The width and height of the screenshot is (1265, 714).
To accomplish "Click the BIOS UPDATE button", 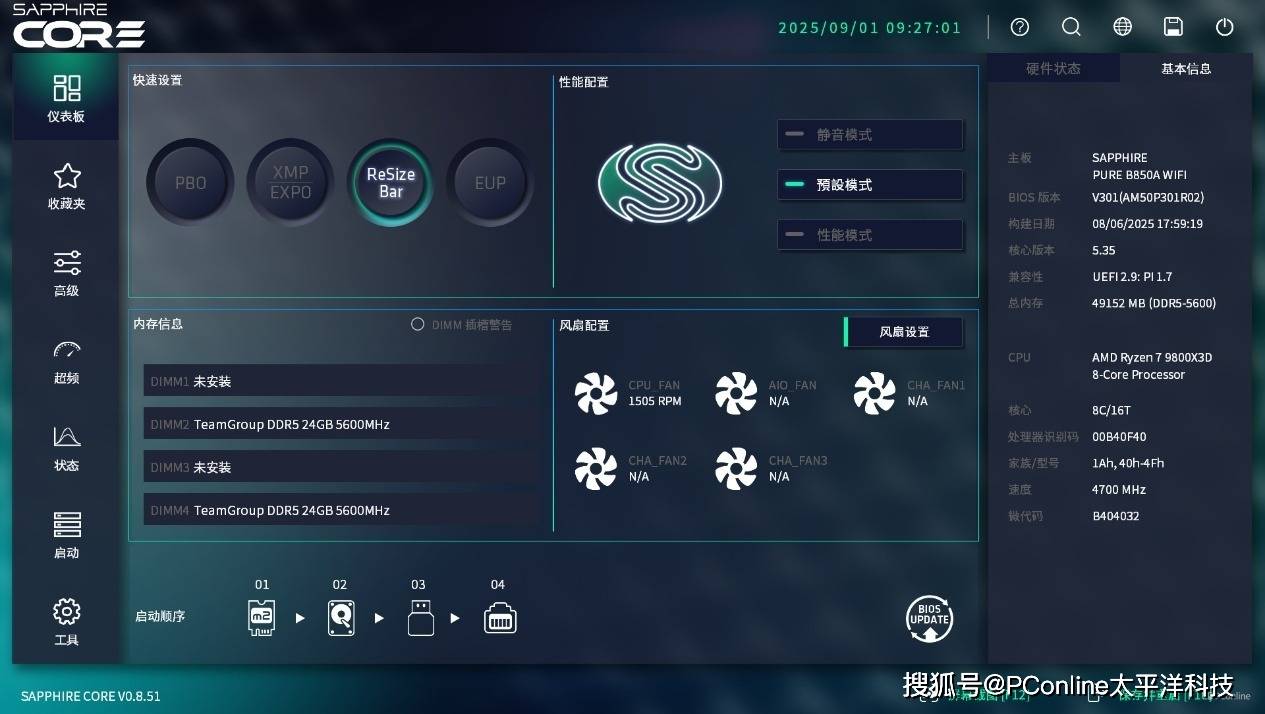I will click(929, 619).
